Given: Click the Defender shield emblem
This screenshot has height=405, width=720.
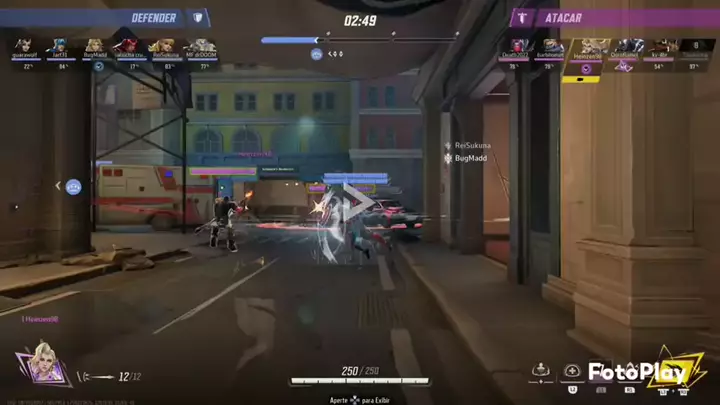Looking at the screenshot, I should point(198,17).
